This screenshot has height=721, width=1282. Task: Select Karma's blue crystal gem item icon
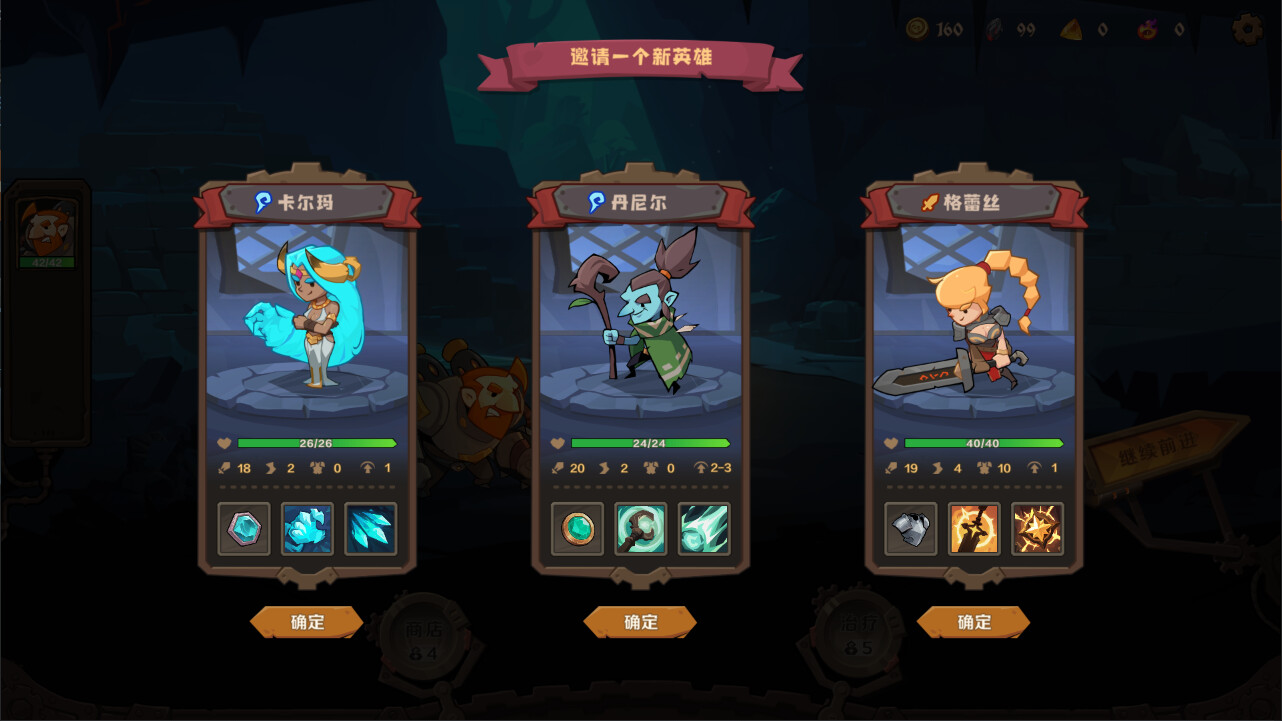pyautogui.click(x=244, y=528)
